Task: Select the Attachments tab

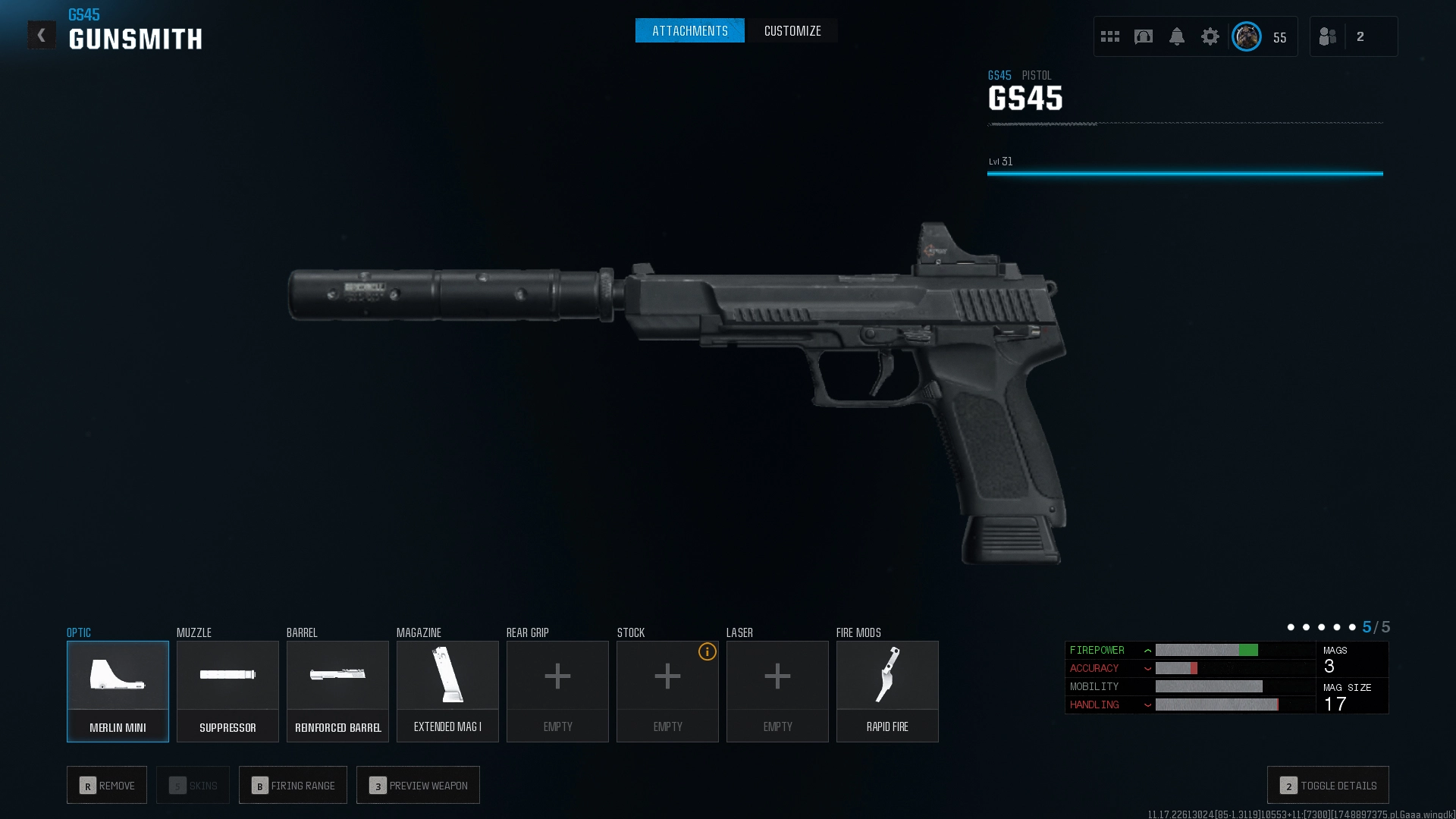Action: [x=689, y=31]
